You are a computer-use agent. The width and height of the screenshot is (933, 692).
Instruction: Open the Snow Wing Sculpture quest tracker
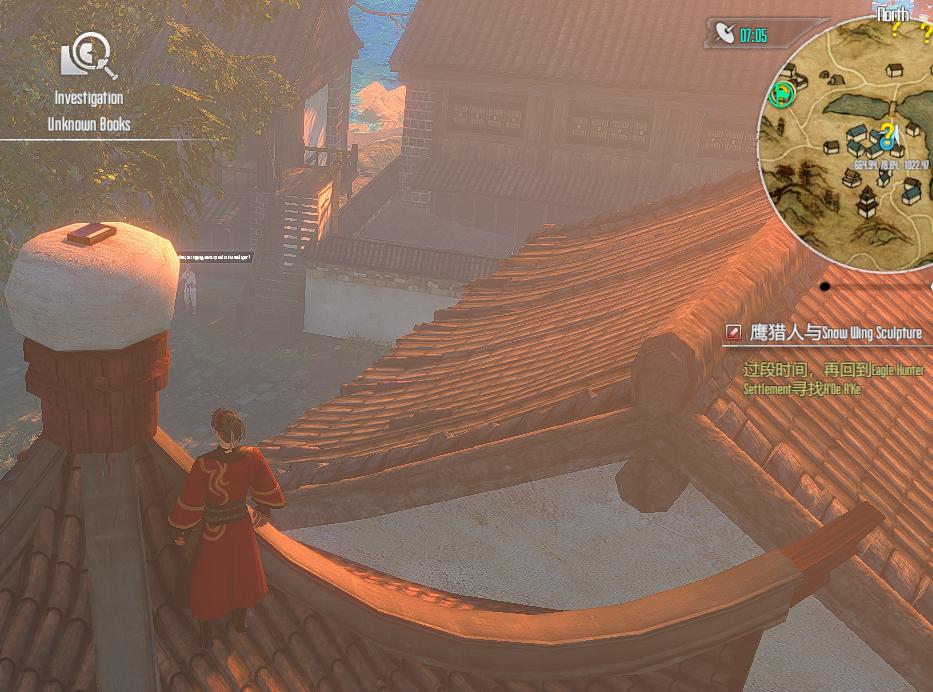835,333
